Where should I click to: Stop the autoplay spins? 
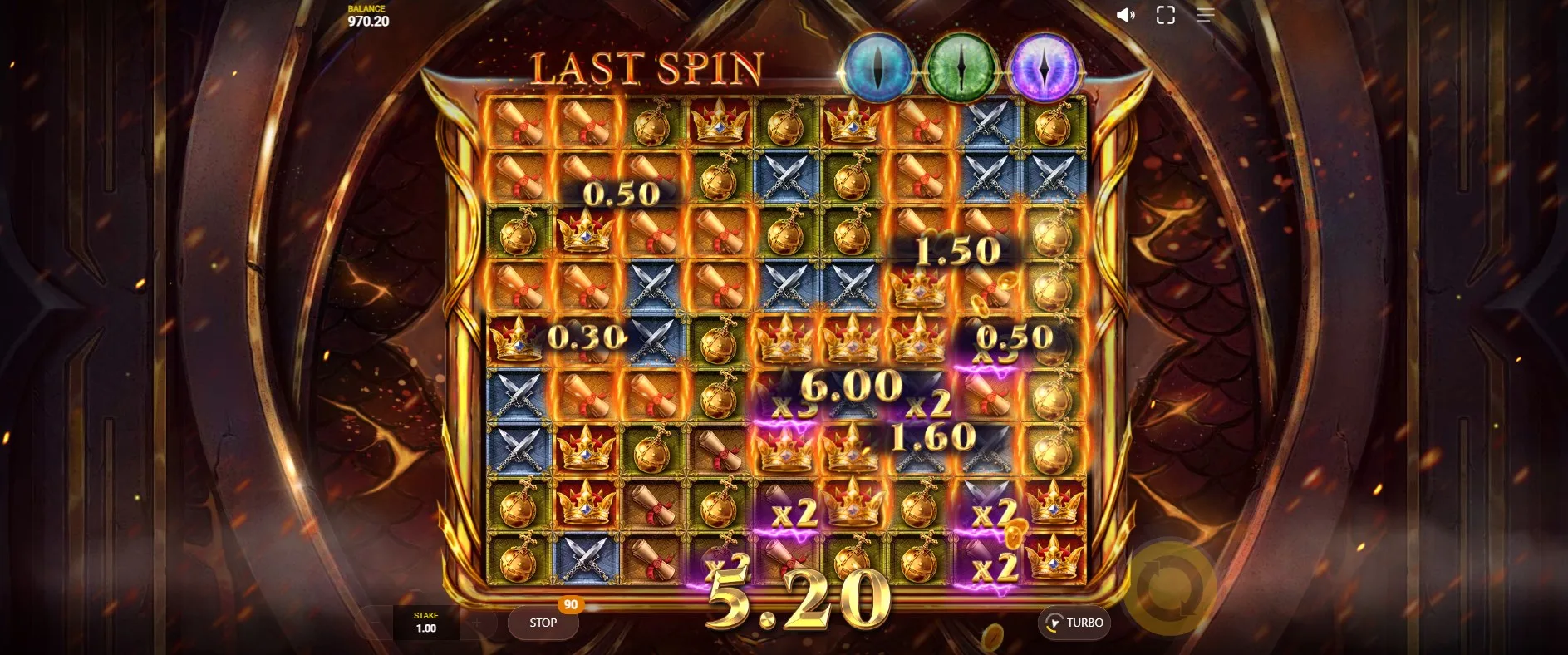point(543,623)
